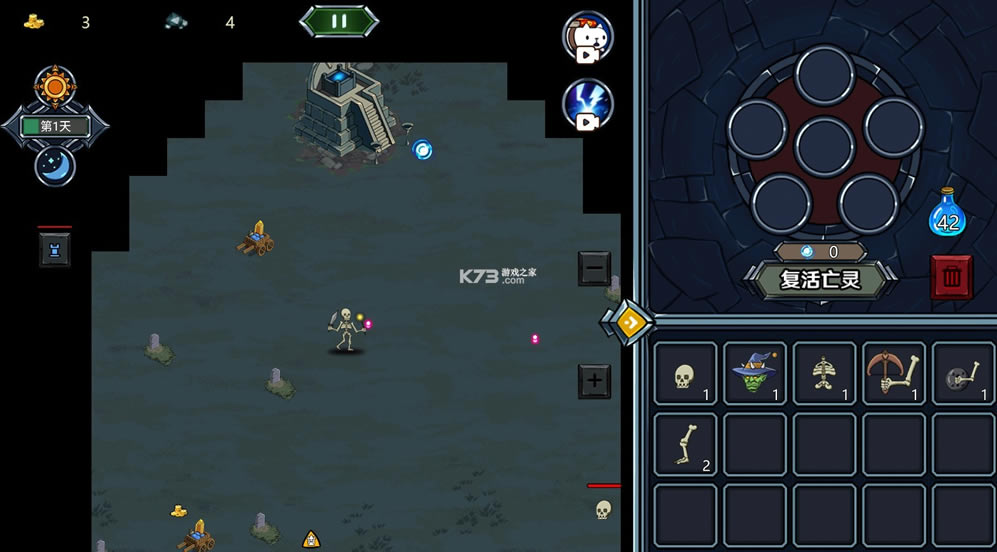Click the center summoning circle slot
The height and width of the screenshot is (552, 997).
click(x=825, y=146)
